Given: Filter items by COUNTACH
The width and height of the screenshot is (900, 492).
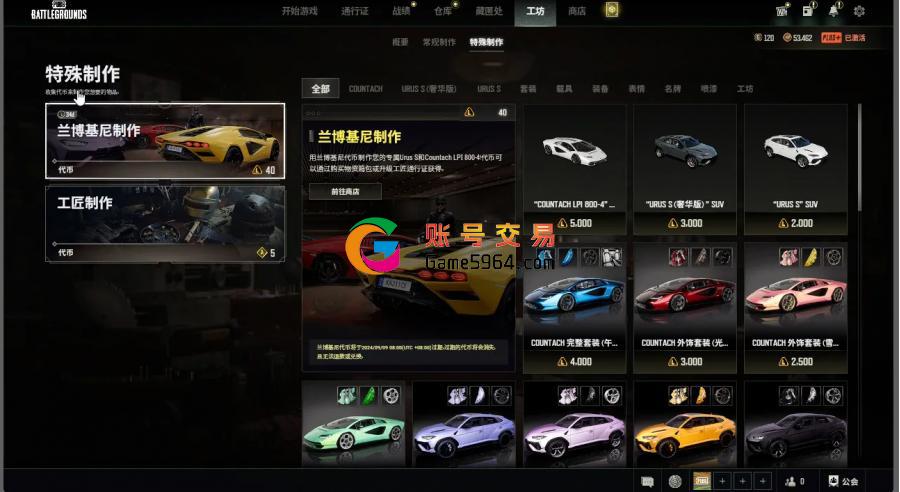Looking at the screenshot, I should click(x=365, y=89).
